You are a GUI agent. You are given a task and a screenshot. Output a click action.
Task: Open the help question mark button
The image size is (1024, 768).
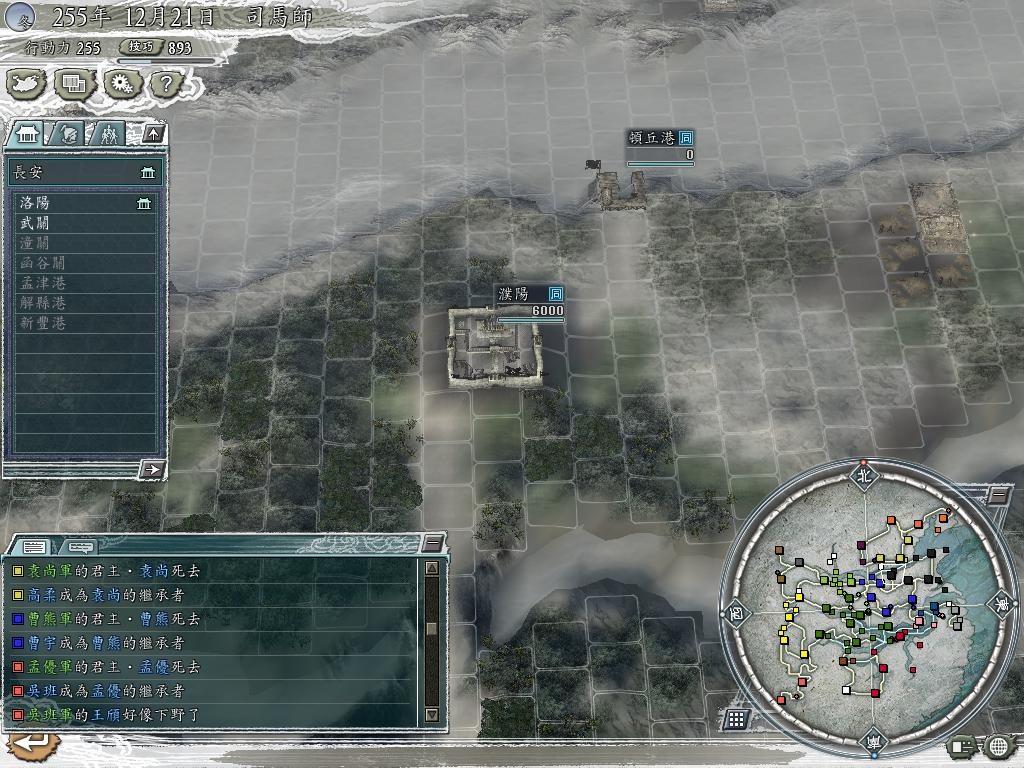(166, 85)
